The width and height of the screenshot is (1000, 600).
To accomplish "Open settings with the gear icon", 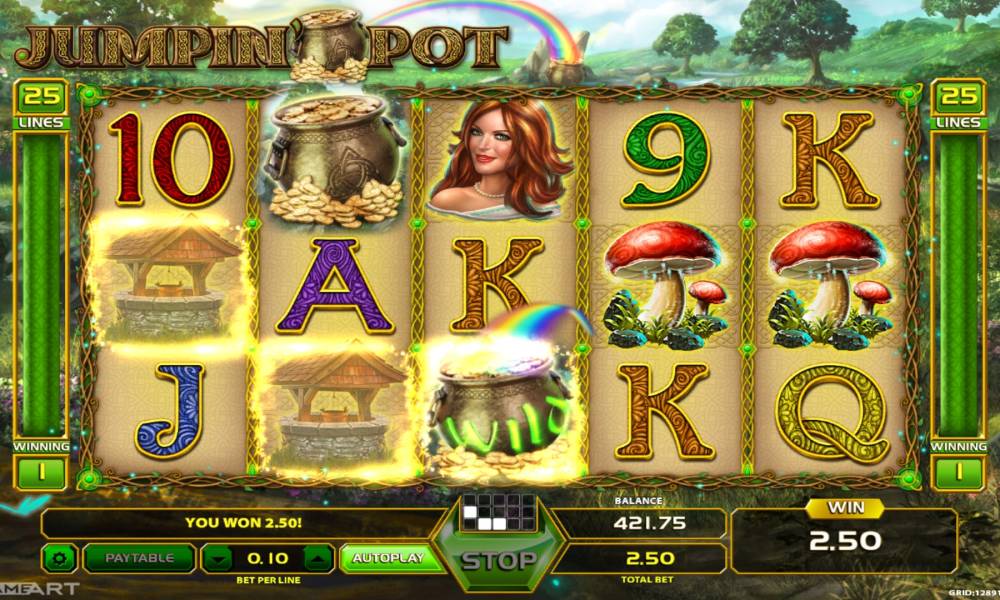I will (x=60, y=558).
